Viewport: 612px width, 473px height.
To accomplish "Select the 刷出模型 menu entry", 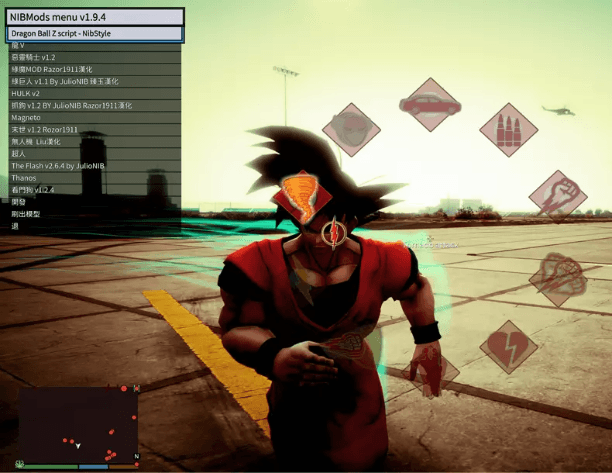I will coord(93,213).
